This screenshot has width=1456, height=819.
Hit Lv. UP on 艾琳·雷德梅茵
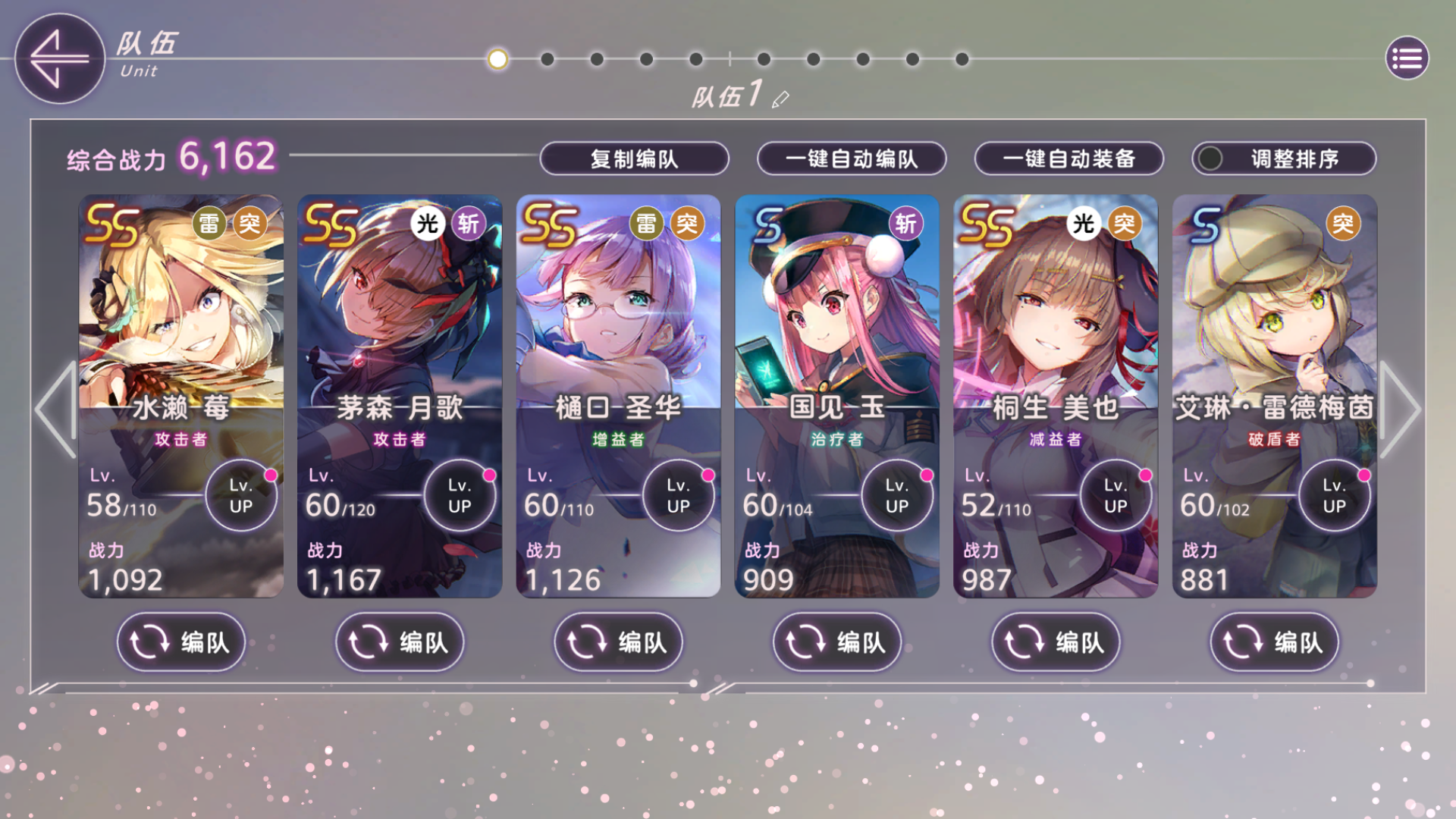(1334, 496)
